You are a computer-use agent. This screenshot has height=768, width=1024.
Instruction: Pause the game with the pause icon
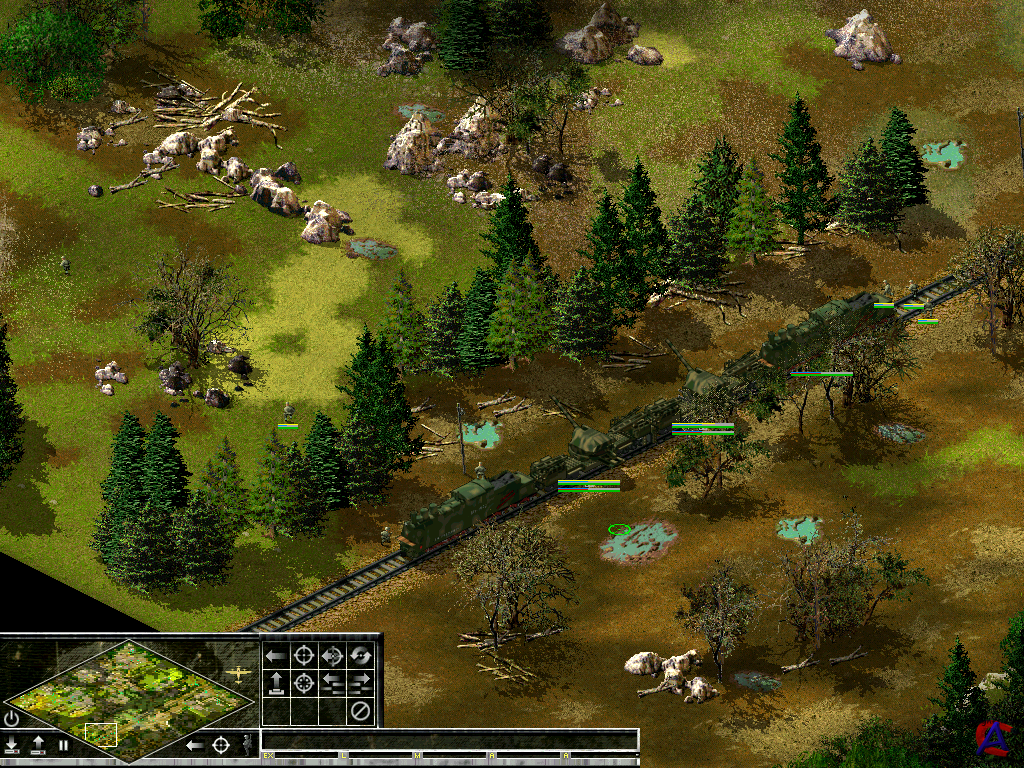click(x=63, y=745)
